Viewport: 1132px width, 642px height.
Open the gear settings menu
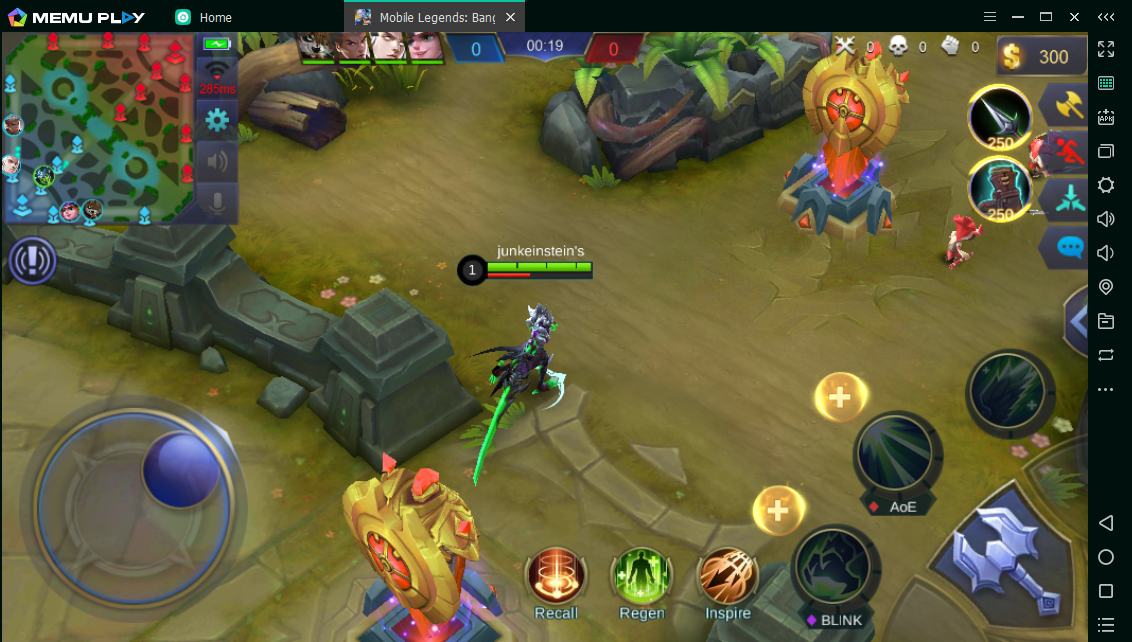tap(217, 121)
